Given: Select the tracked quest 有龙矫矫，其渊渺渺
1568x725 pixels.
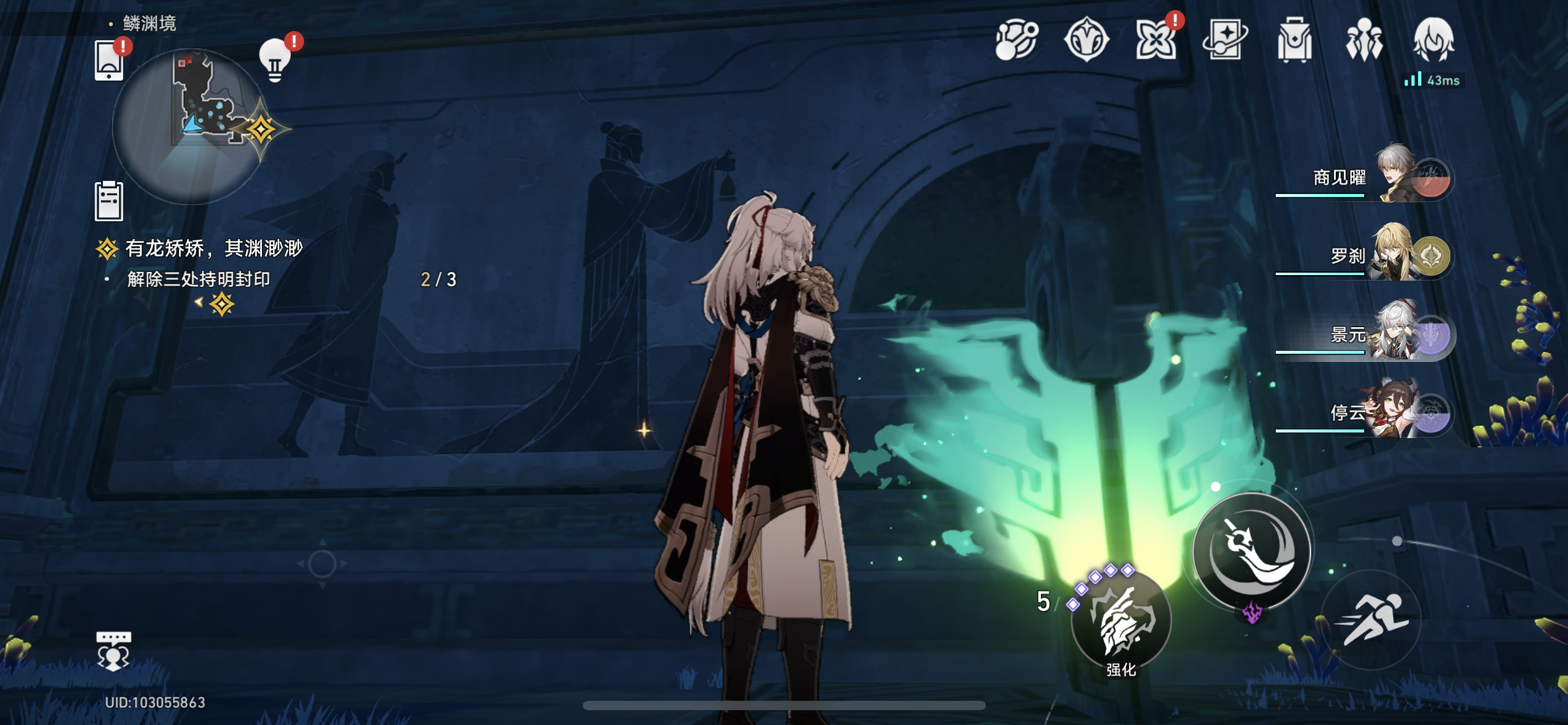Looking at the screenshot, I should (214, 248).
